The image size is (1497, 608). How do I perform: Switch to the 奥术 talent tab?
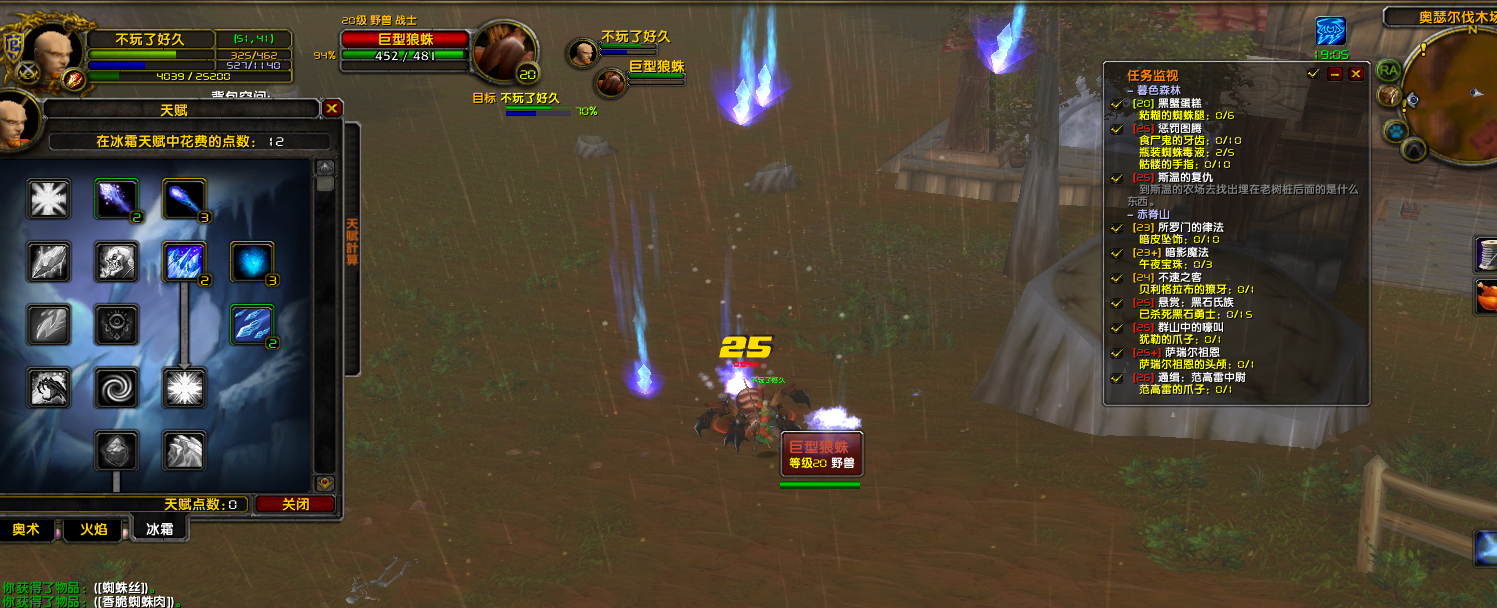coord(26,529)
